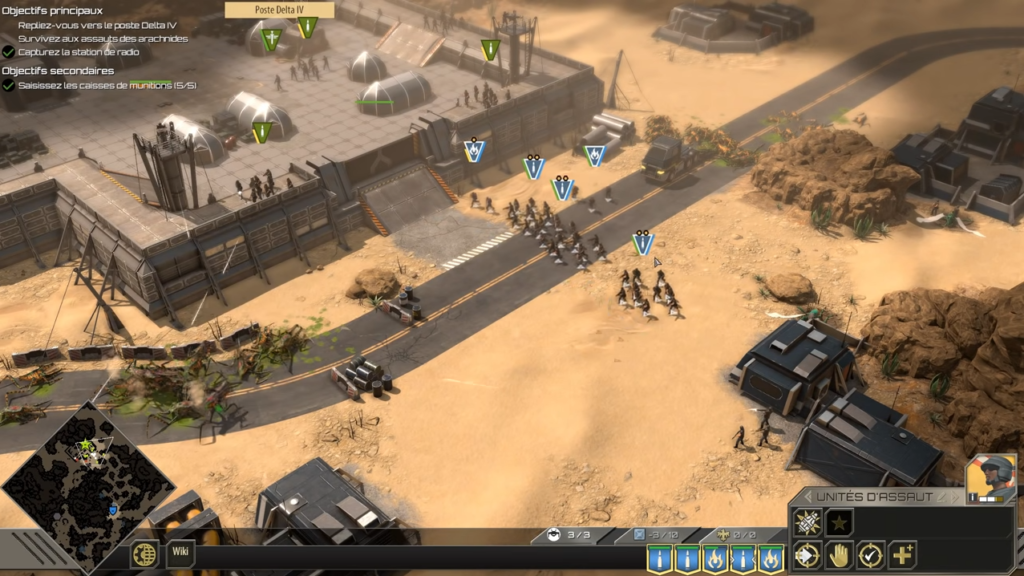Screen dimensions: 1024x576
Task: Choose the arrow-into-crosshair move order
Action: (x=807, y=555)
